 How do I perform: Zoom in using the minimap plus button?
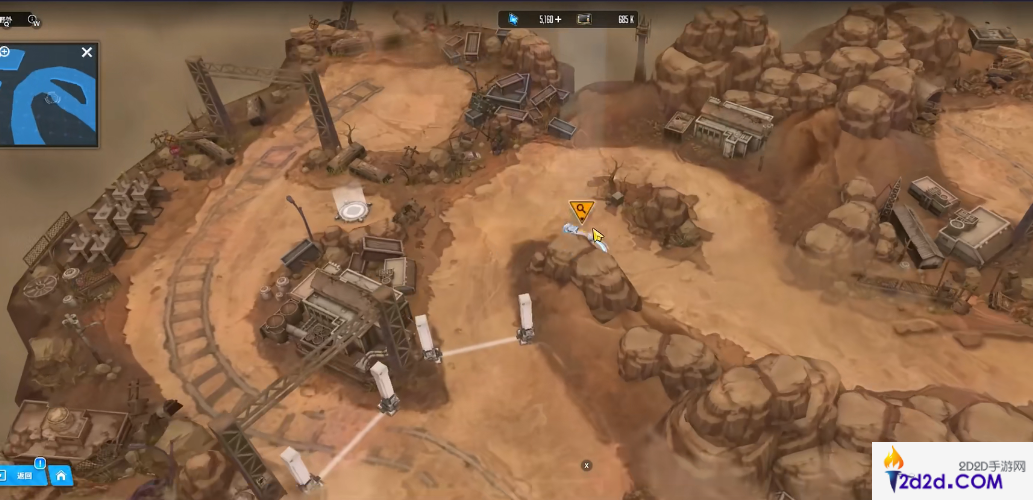click(5, 51)
